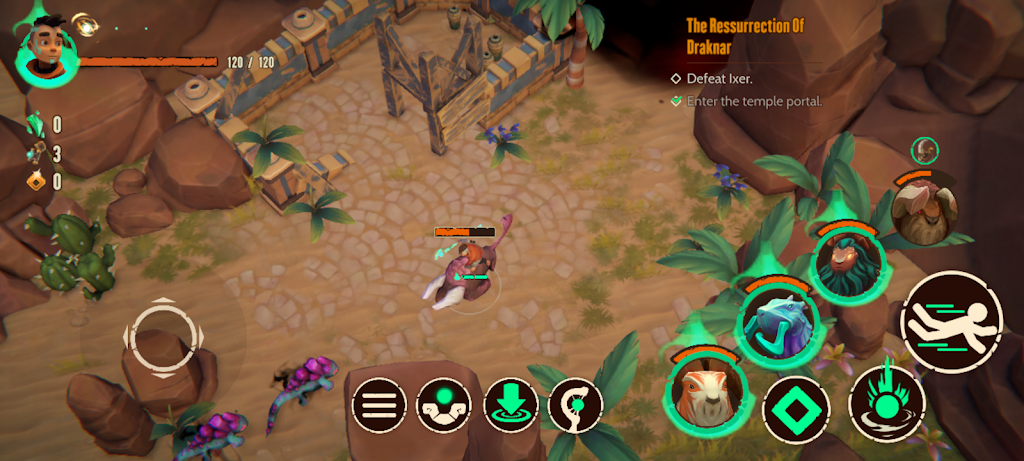The width and height of the screenshot is (1024, 461).
Task: Tap the virtual movement joystick
Action: click(160, 337)
